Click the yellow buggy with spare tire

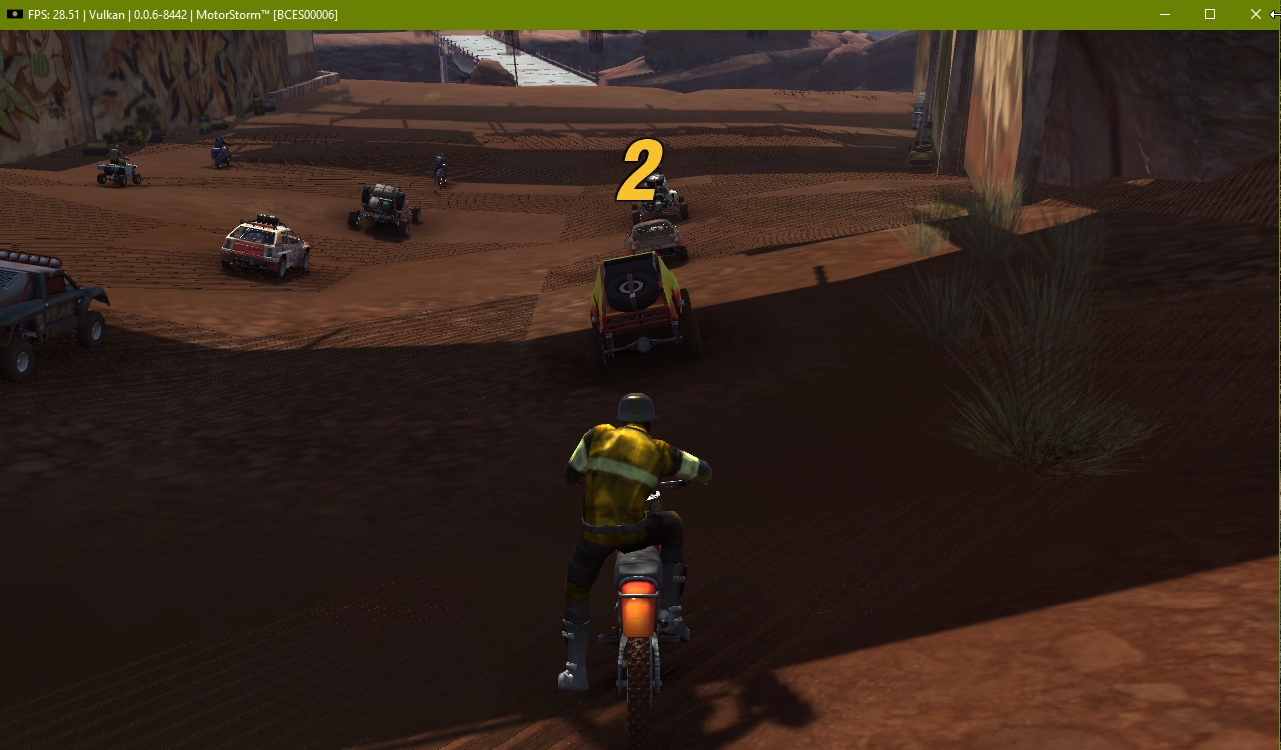point(635,300)
